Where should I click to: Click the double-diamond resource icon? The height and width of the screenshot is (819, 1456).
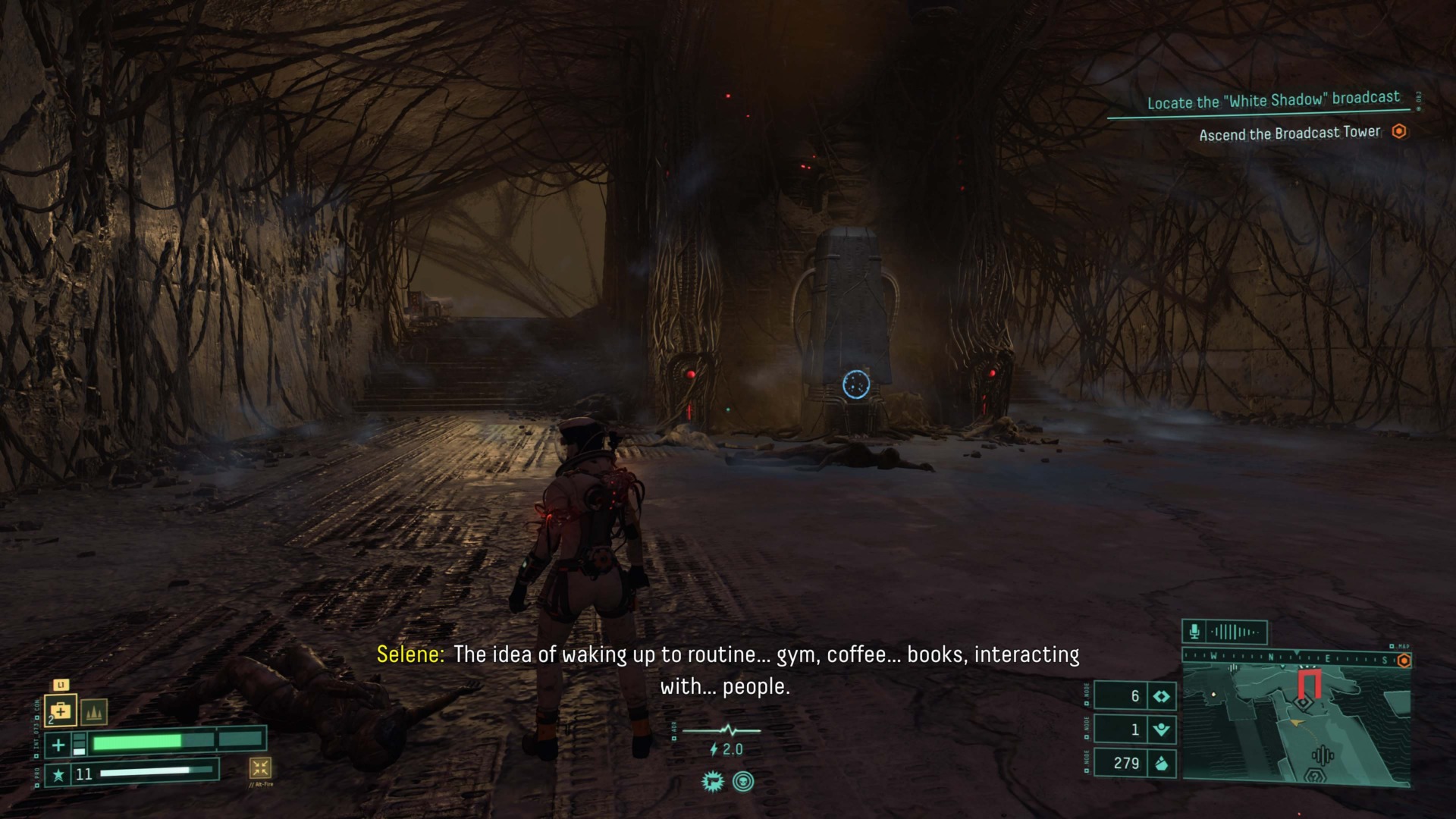click(1161, 696)
